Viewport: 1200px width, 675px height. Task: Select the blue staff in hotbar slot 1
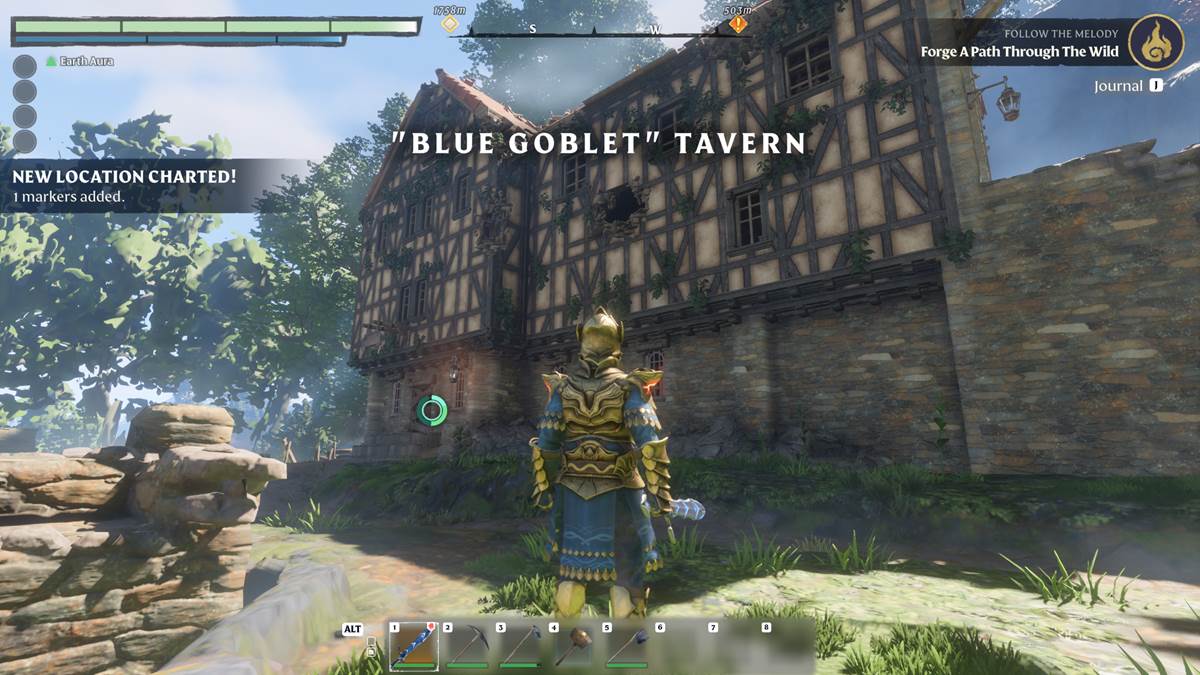413,646
